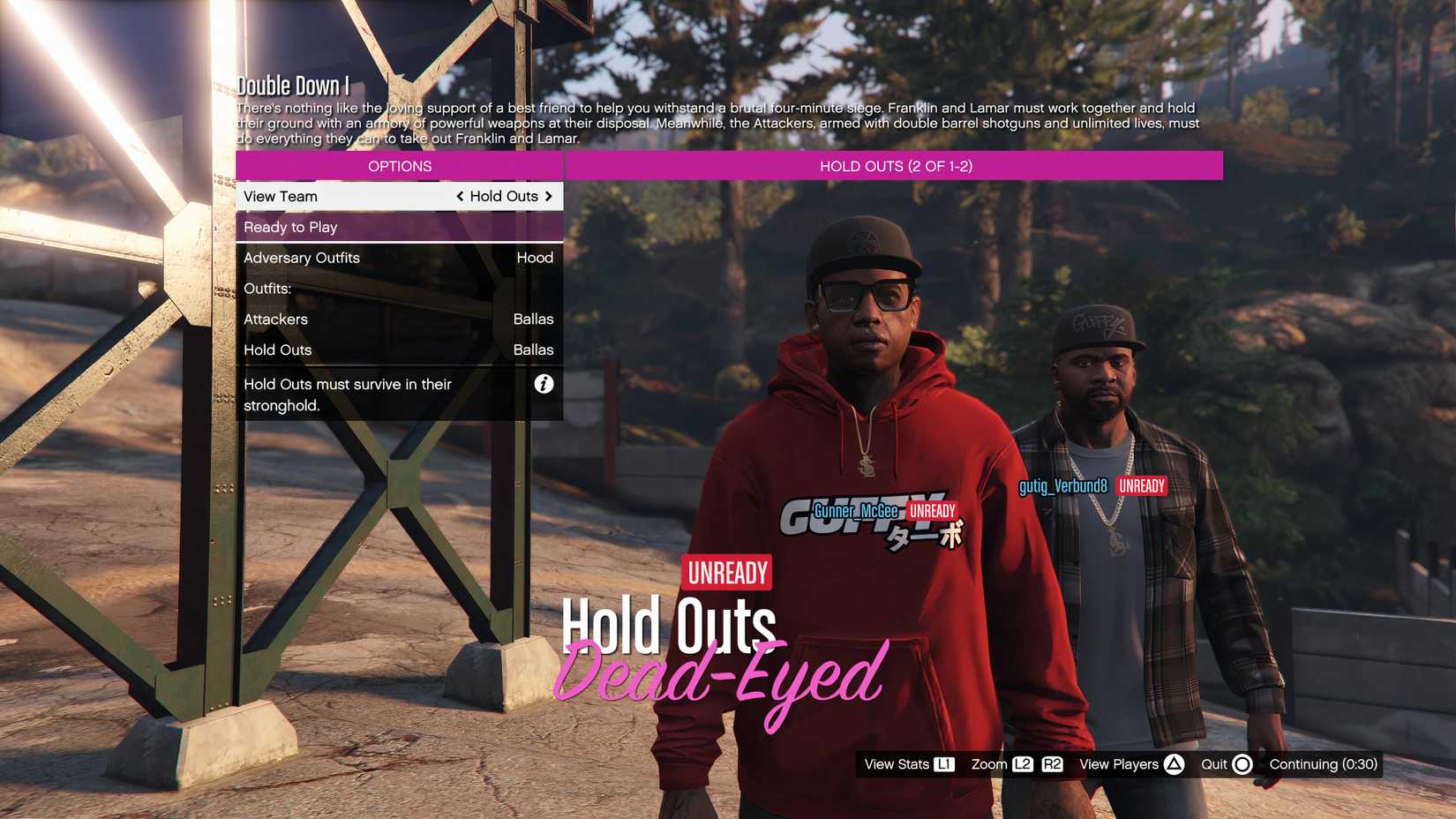Screen dimensions: 1456x819
Task: Select the Attackers Ballas outfit row
Action: pyautogui.click(x=399, y=319)
